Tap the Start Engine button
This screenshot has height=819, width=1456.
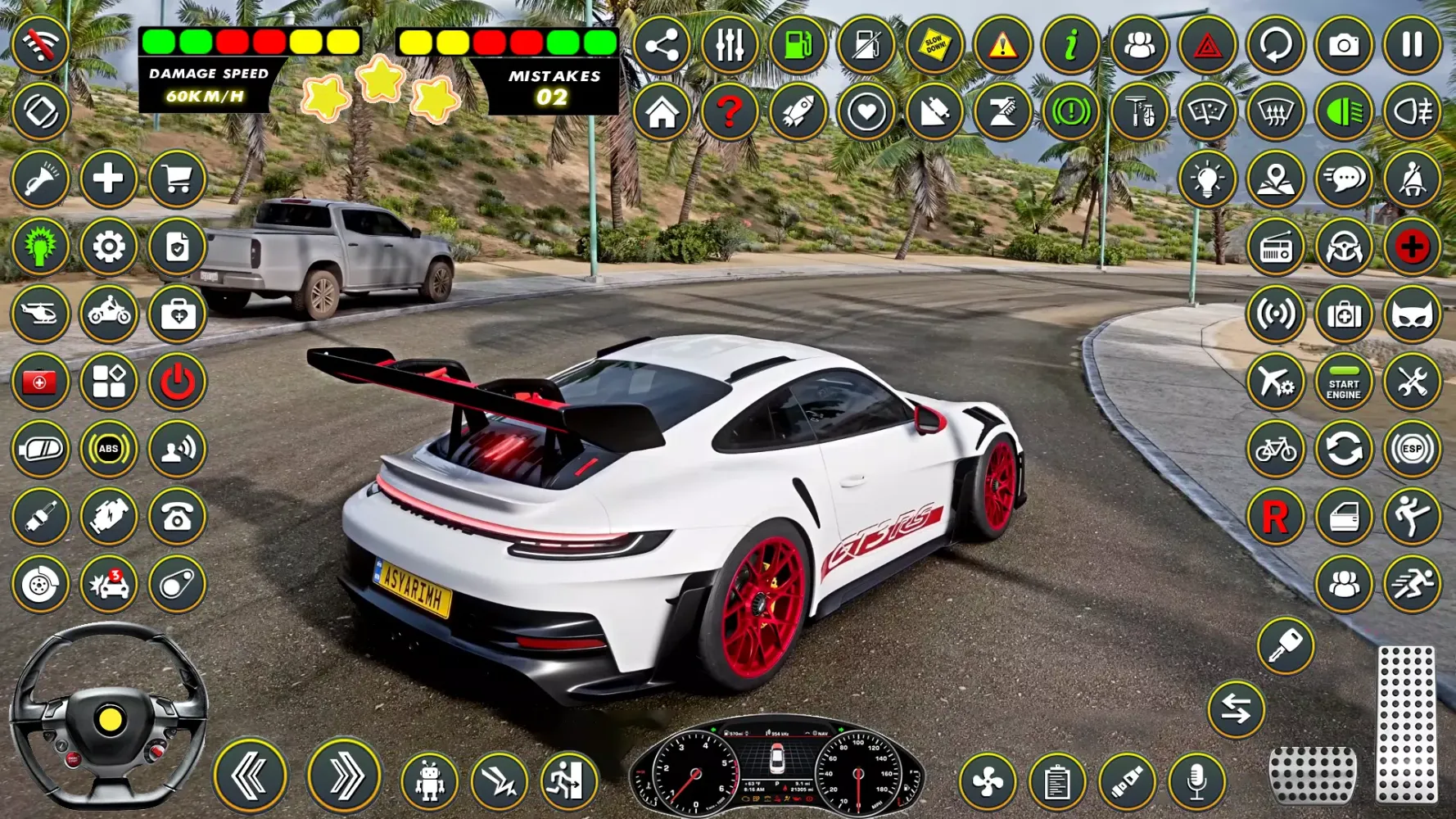[1344, 382]
